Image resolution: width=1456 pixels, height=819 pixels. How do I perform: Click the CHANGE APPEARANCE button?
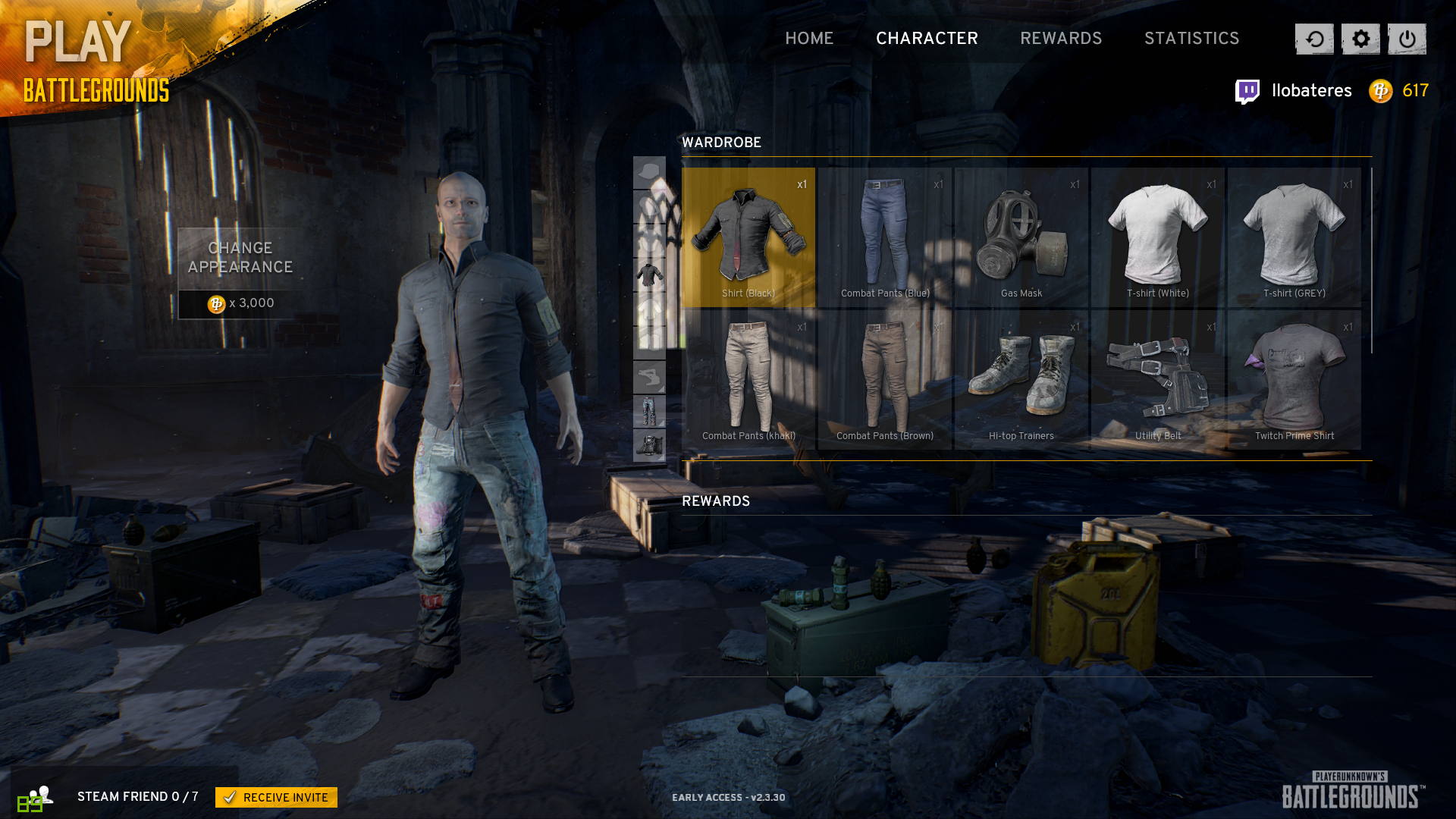click(x=240, y=259)
